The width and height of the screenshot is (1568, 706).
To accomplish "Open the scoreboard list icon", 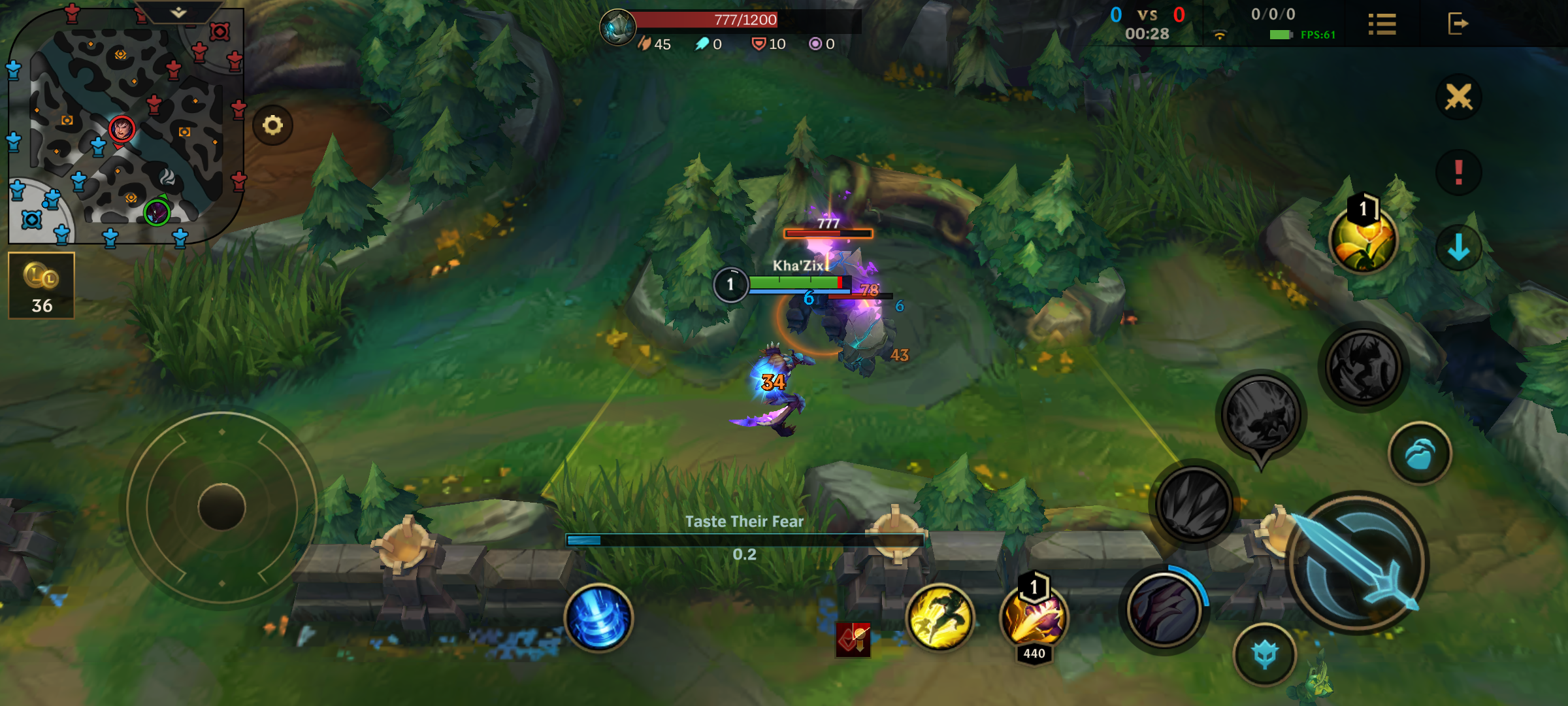I will click(1382, 24).
